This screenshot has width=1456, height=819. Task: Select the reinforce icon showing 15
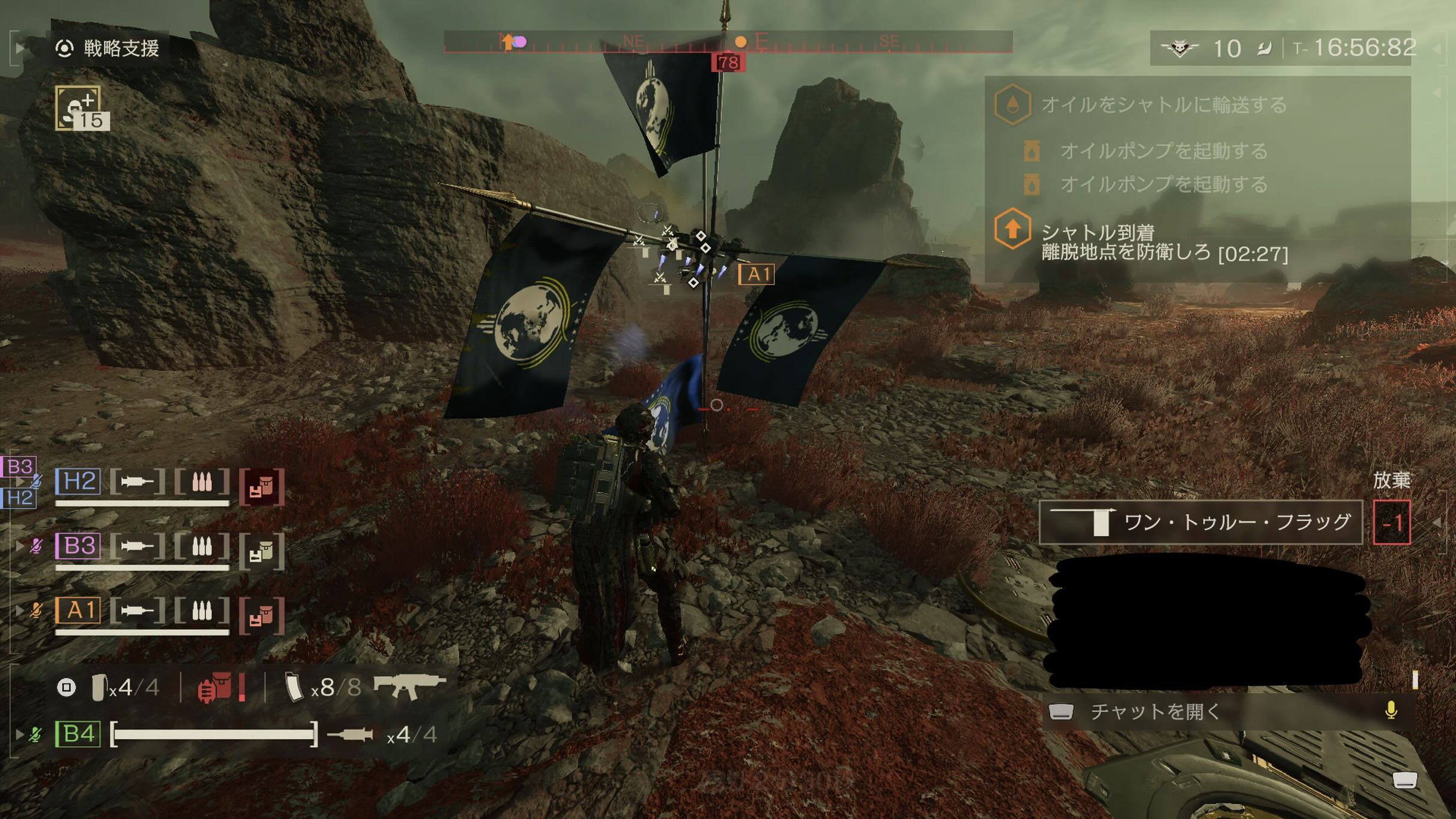82,108
